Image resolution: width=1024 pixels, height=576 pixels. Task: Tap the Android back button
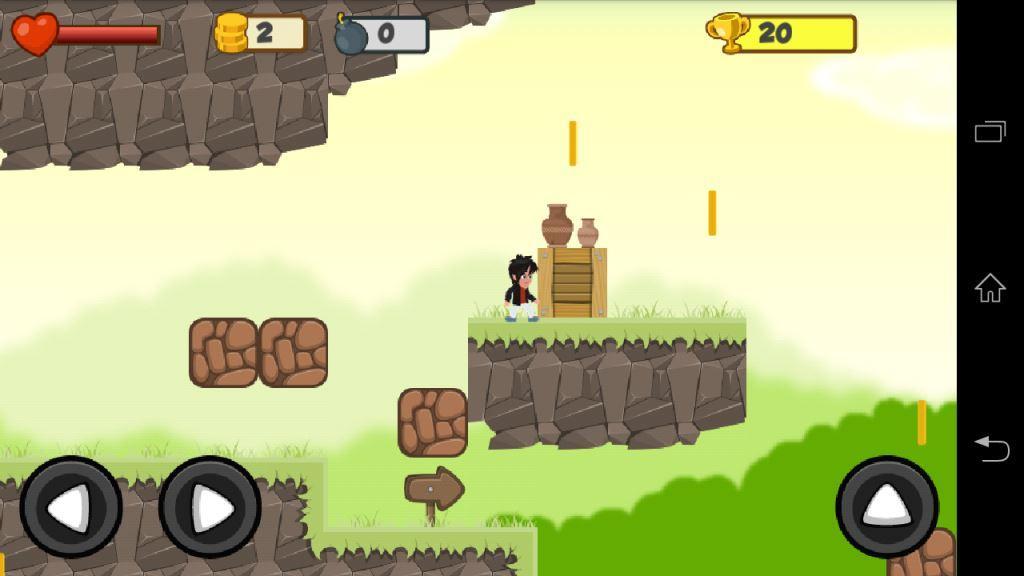tap(990, 449)
